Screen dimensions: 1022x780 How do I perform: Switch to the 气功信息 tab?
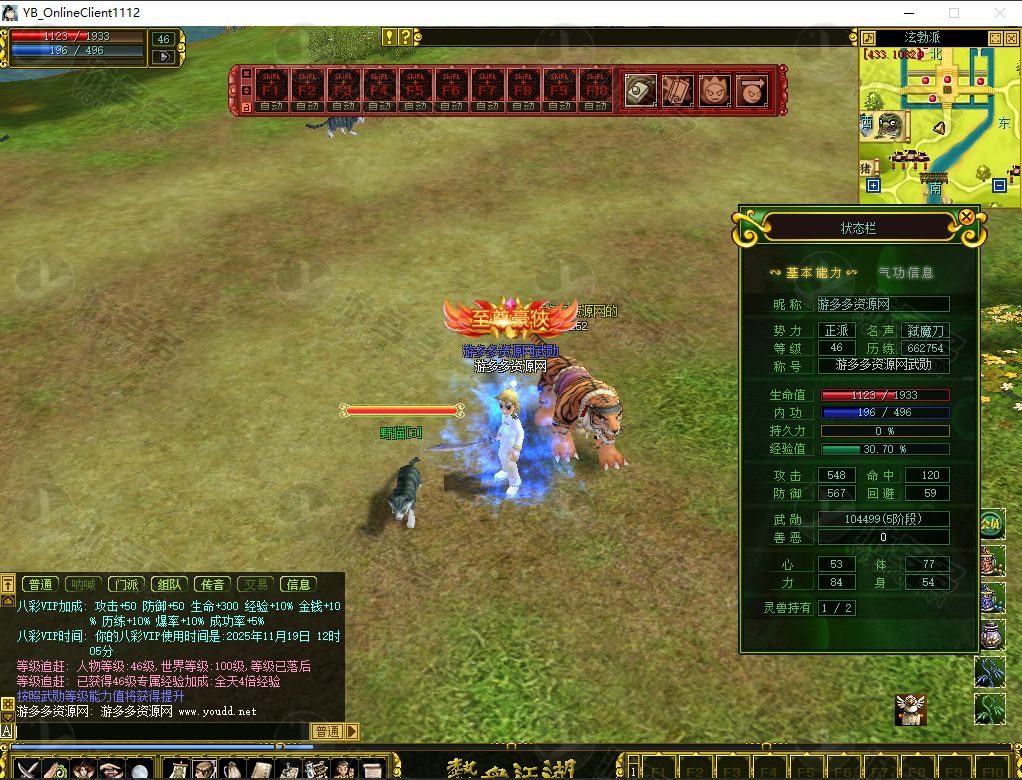(906, 272)
